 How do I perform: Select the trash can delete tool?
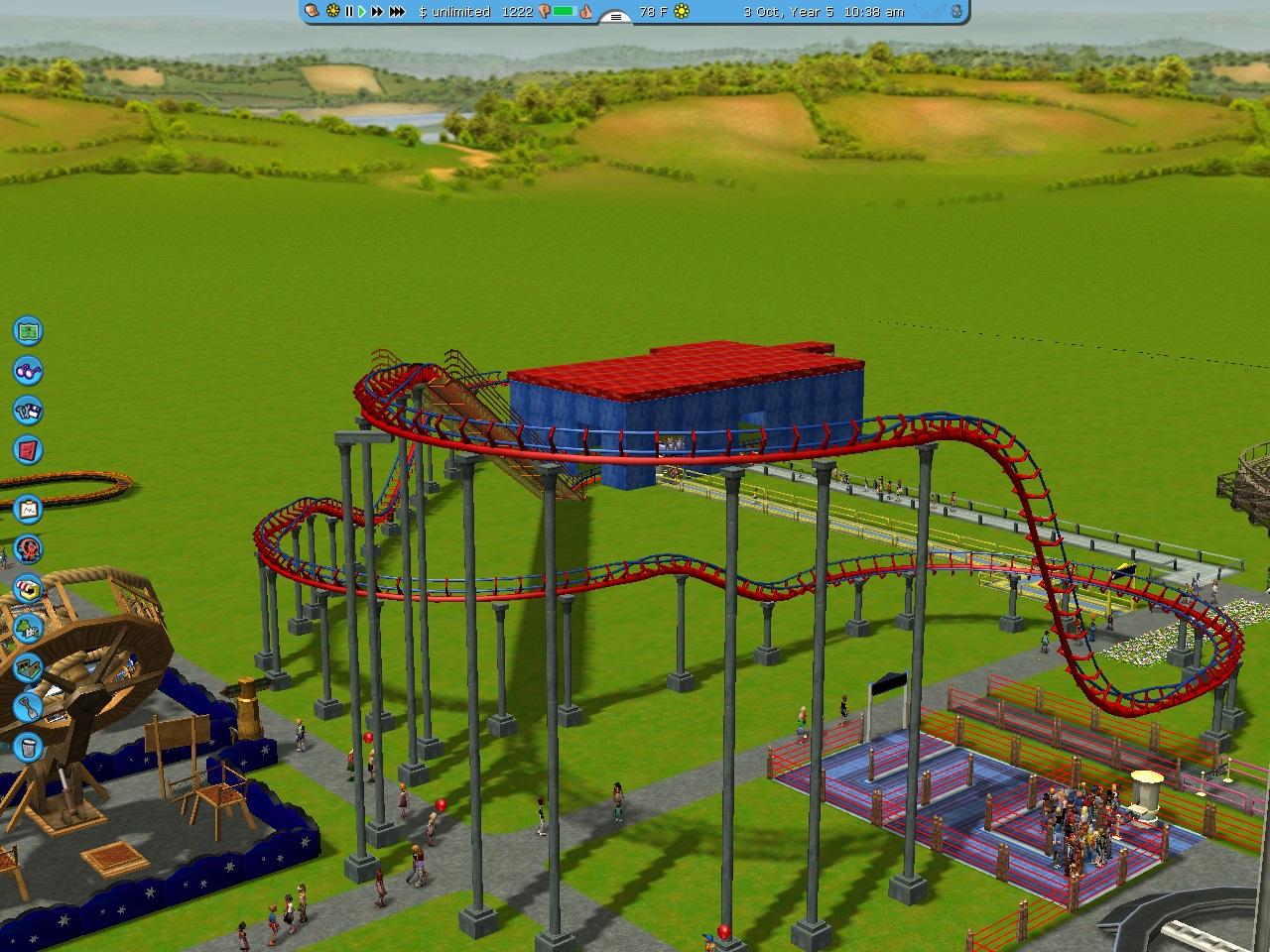tap(28, 746)
